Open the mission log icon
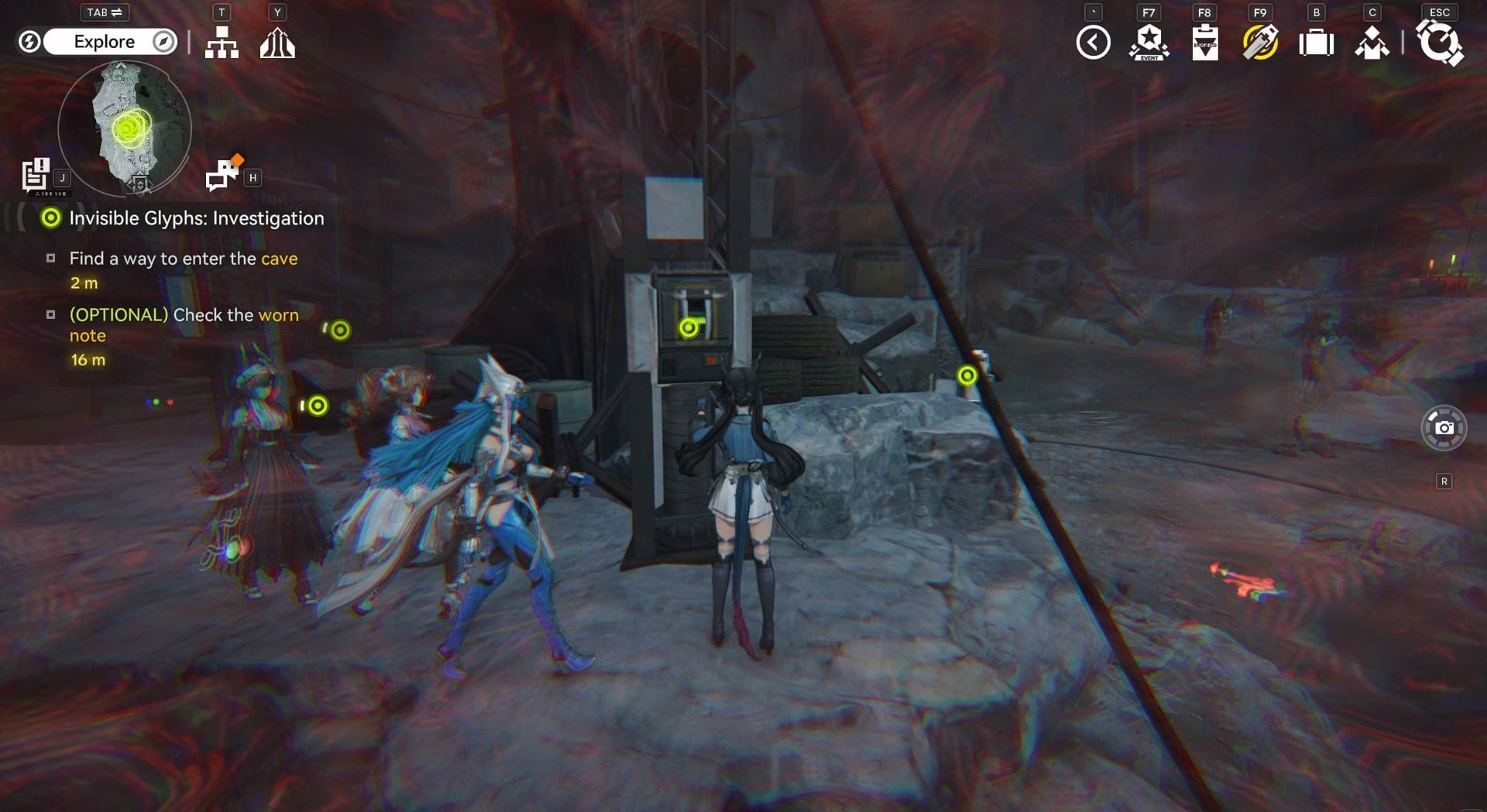 pyautogui.click(x=36, y=175)
